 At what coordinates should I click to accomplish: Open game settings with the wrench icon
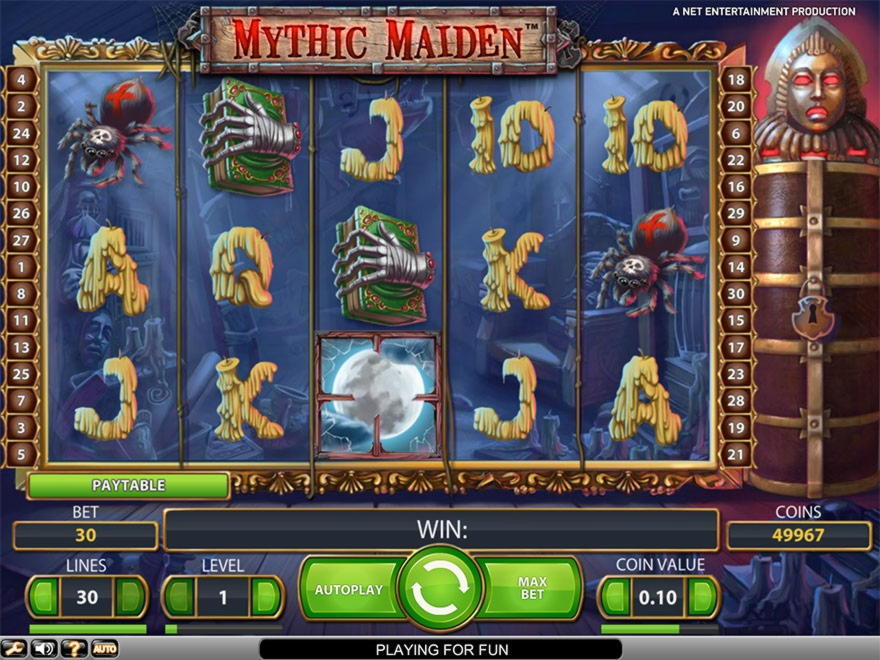coord(14,649)
